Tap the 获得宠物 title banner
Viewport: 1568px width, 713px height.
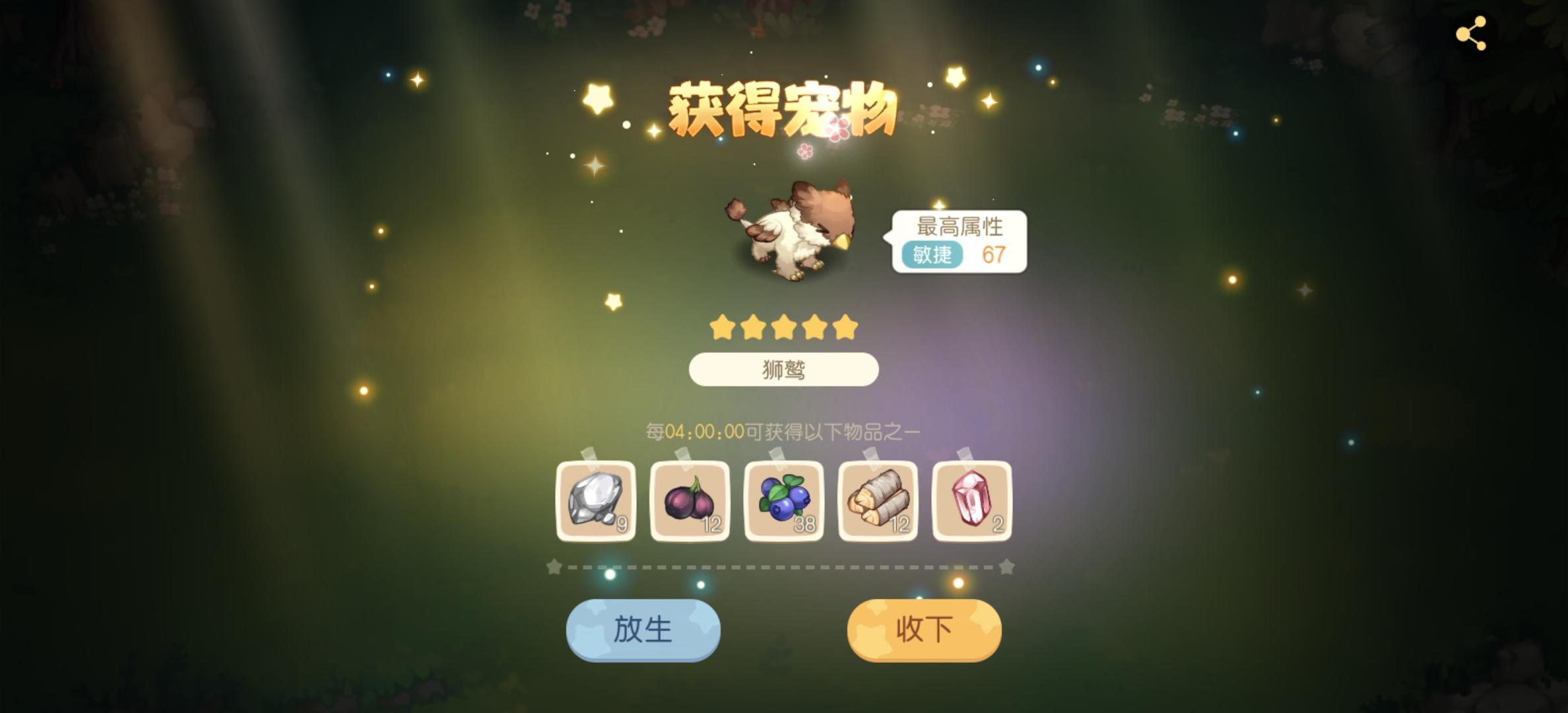point(784,109)
